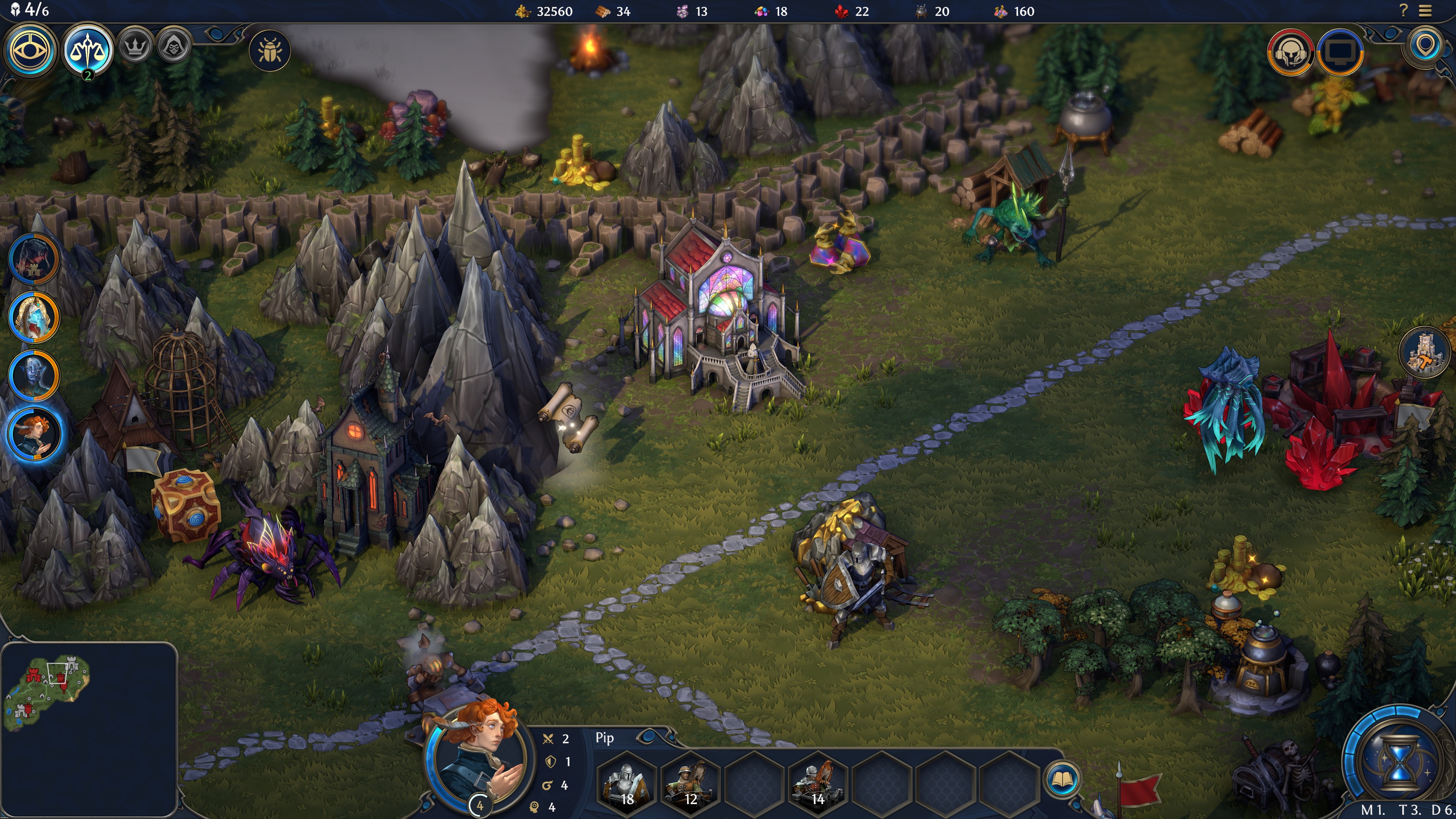Select the red-haired Pip portrait in hero list

[x=33, y=434]
